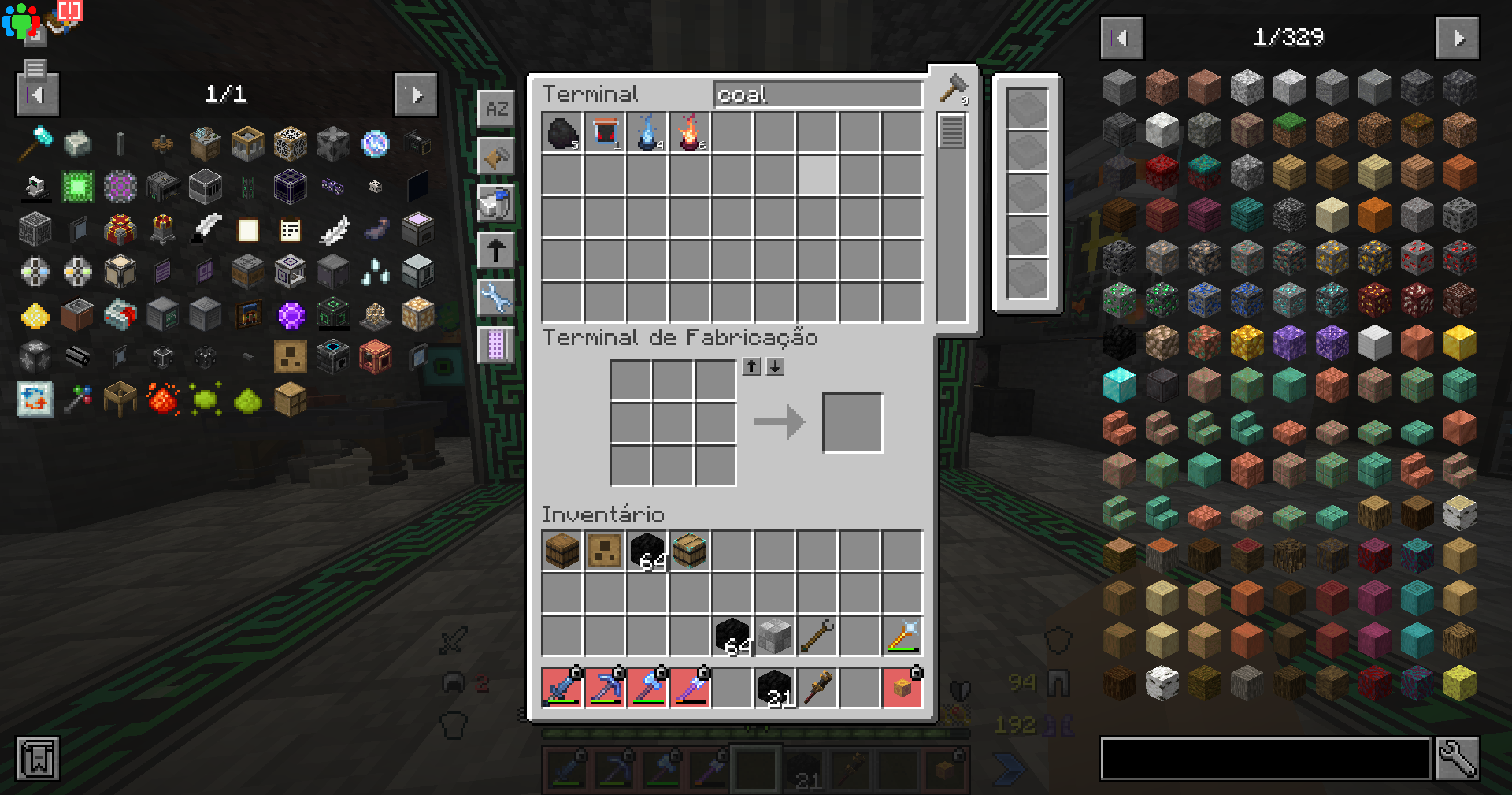
Task: Click the right arrow beside the 1/1 counter
Action: [x=415, y=94]
